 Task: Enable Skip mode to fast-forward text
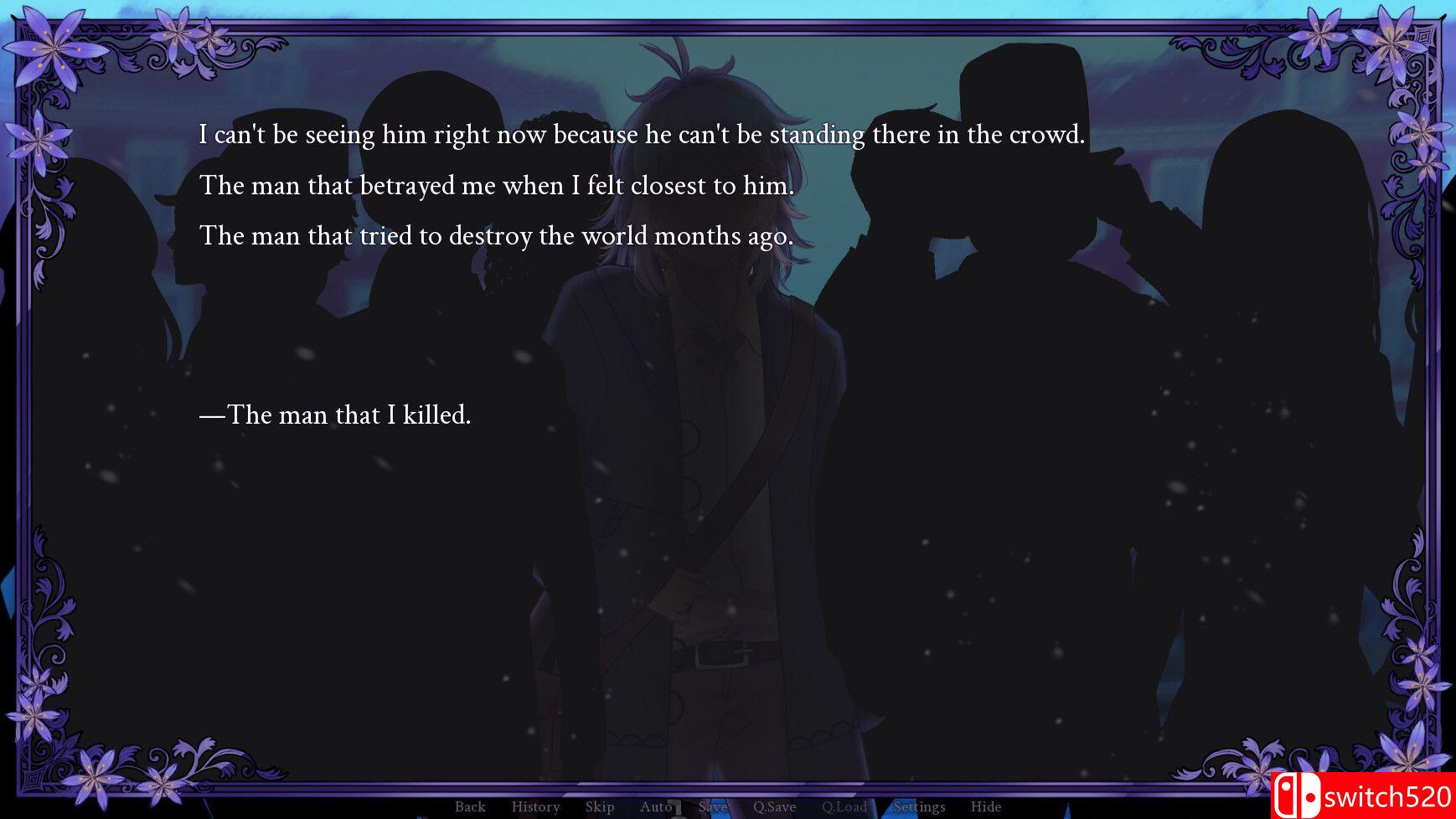pos(600,806)
